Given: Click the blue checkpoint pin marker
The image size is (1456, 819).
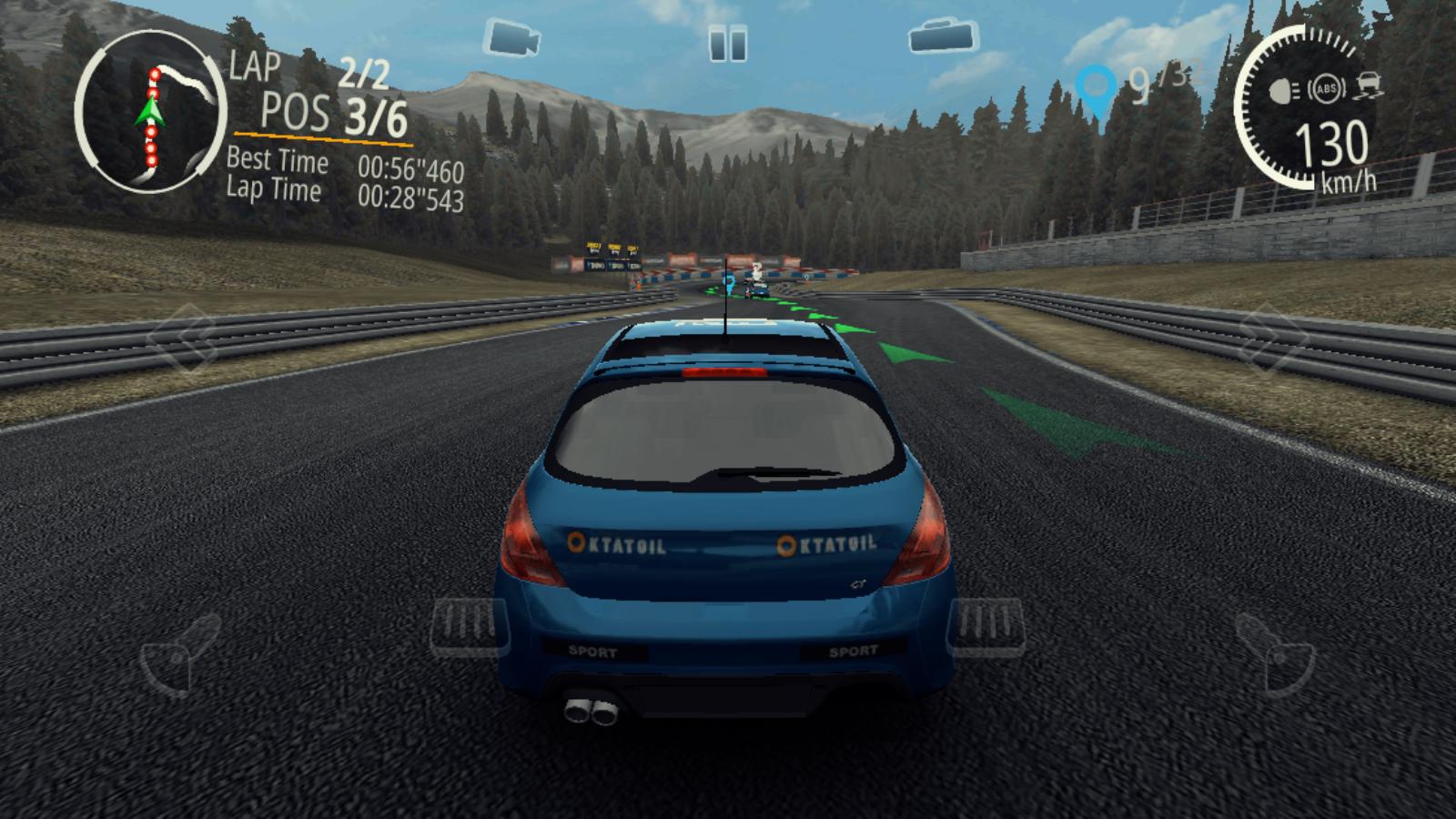Looking at the screenshot, I should (x=1096, y=83).
